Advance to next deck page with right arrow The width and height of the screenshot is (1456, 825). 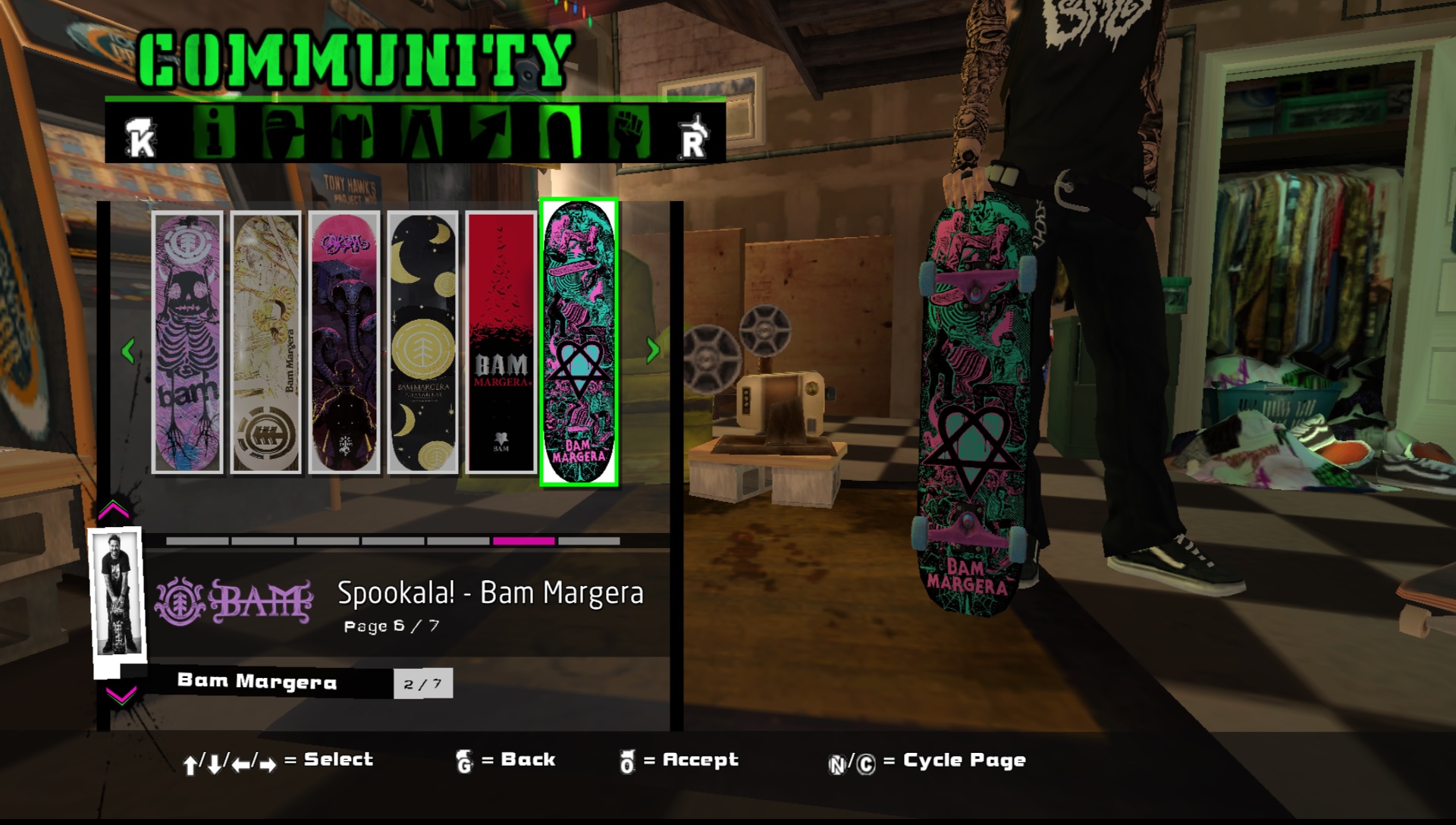pyautogui.click(x=653, y=350)
